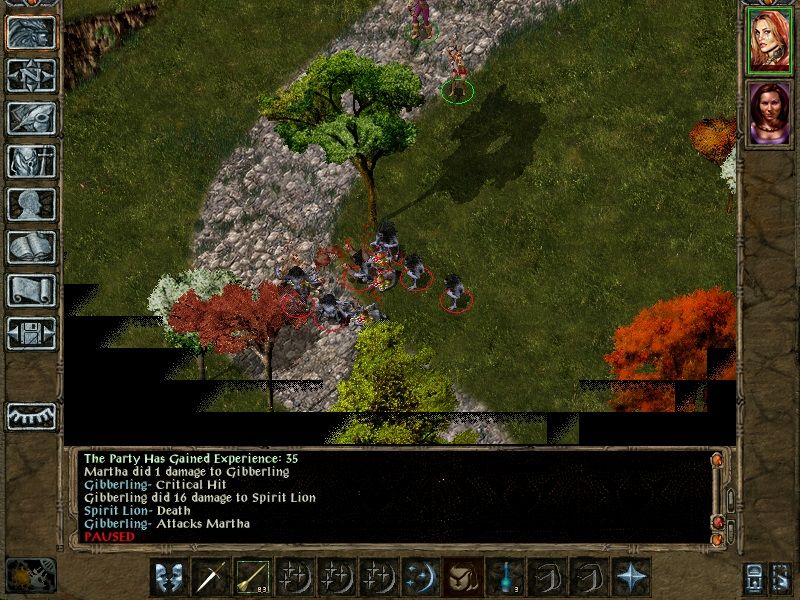Select the red-haired character portrait

(x=769, y=43)
